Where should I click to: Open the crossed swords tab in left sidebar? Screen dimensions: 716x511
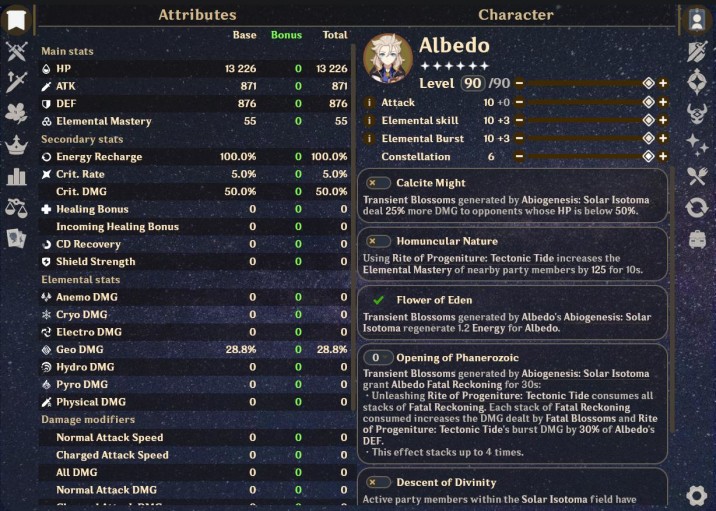(16, 51)
